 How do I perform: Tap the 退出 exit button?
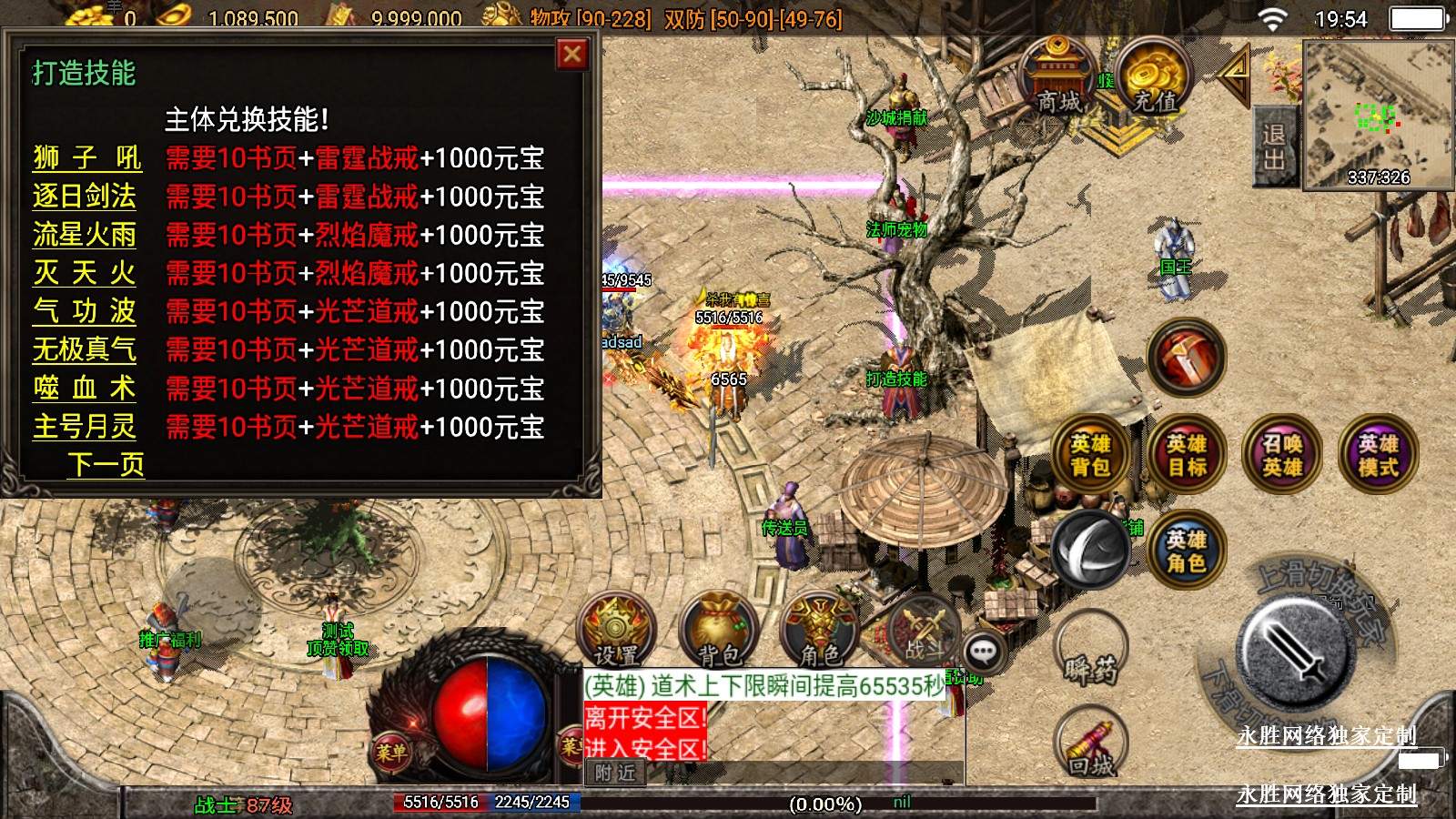(x=1274, y=147)
